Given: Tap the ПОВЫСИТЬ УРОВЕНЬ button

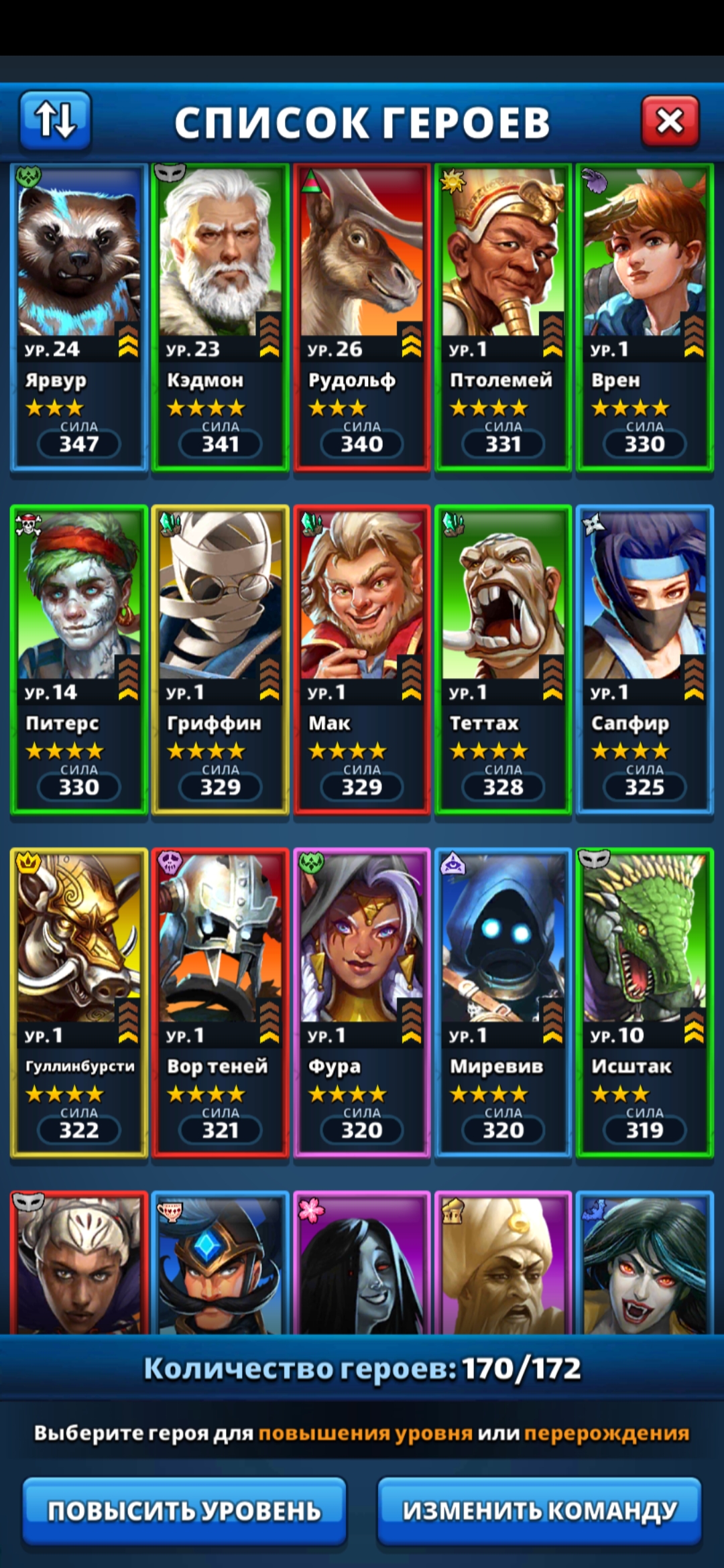Looking at the screenshot, I should (x=184, y=1510).
